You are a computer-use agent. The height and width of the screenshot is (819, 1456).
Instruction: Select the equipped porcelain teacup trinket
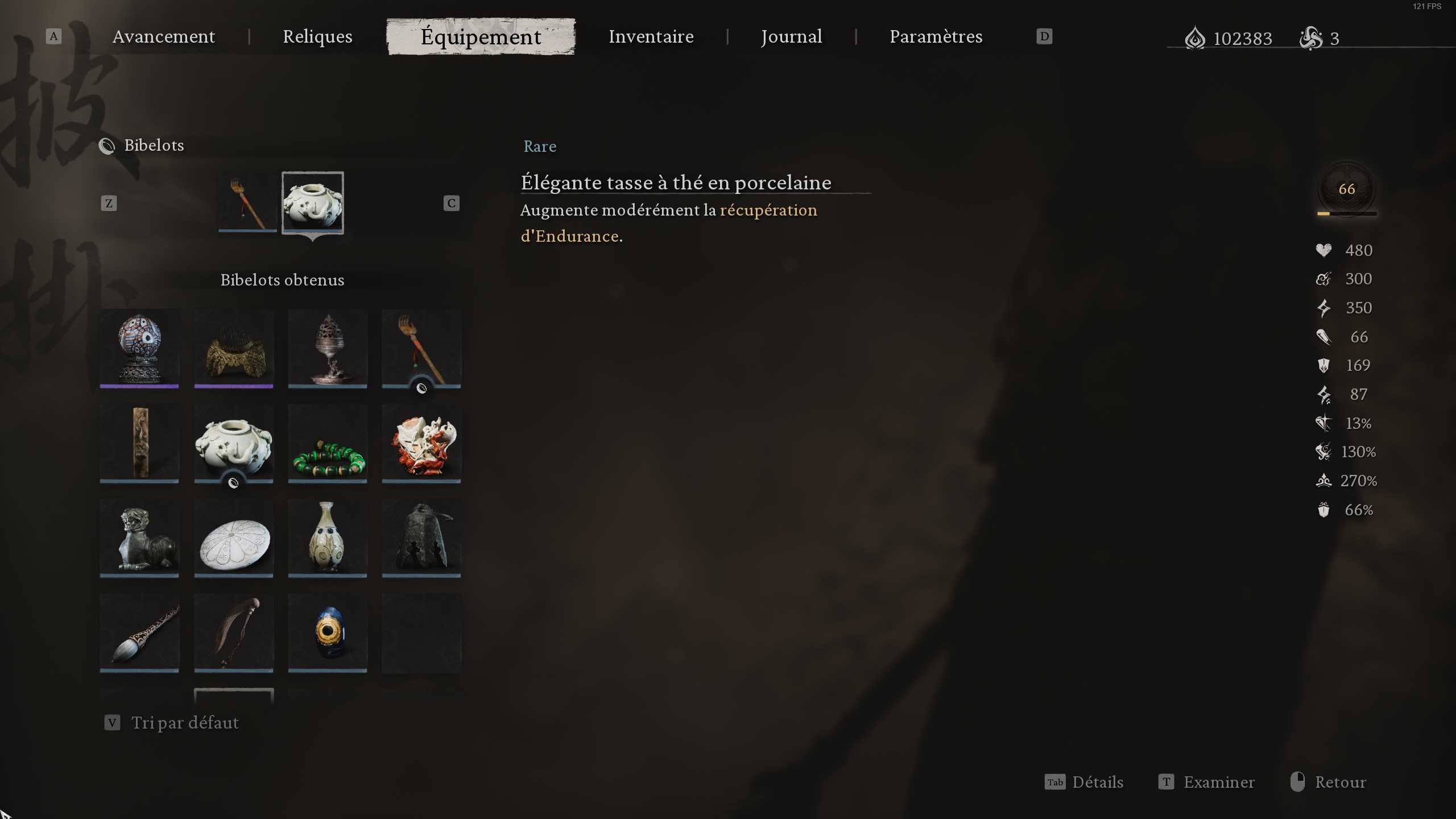point(313,202)
